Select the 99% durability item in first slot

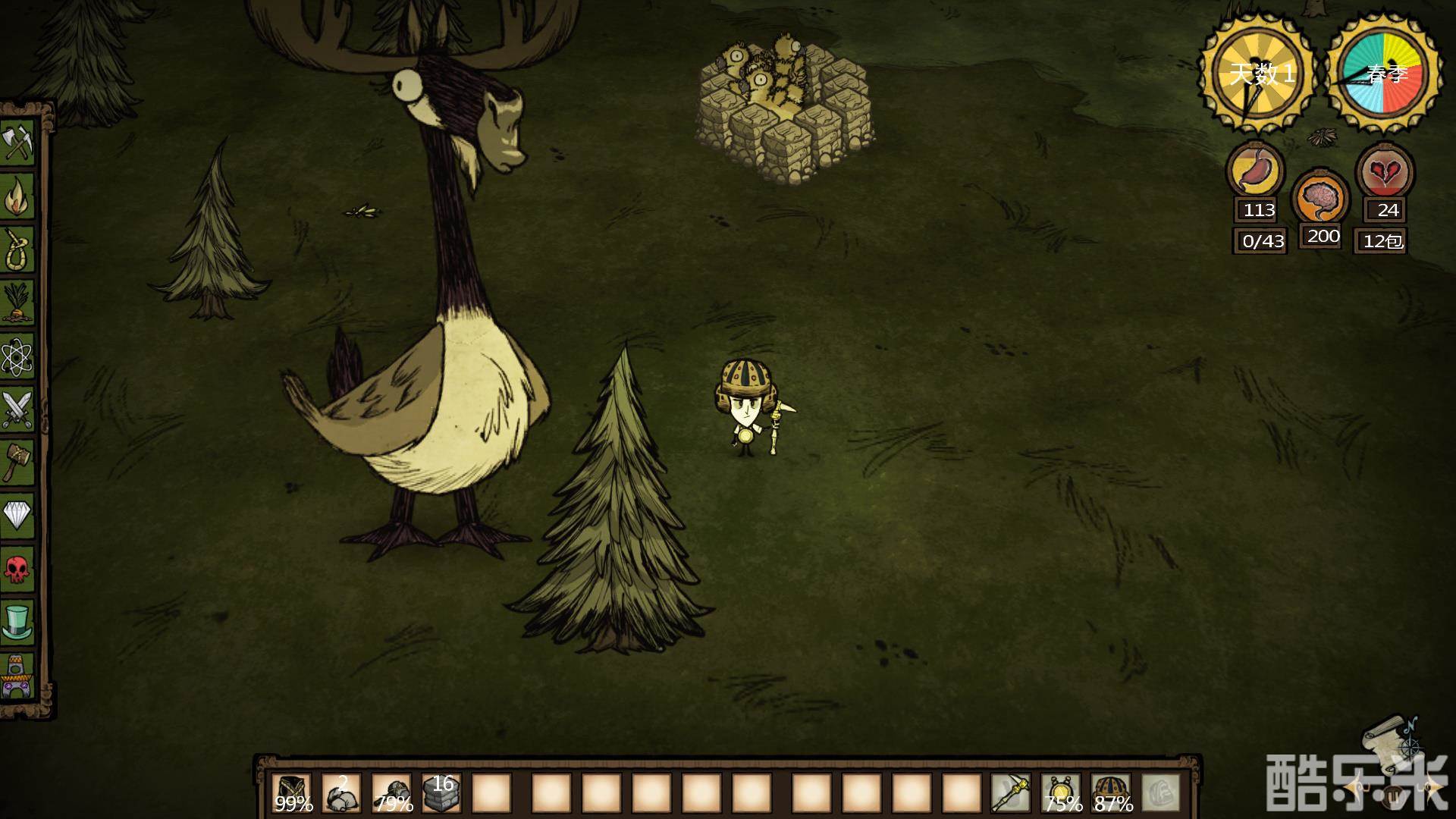[x=292, y=793]
